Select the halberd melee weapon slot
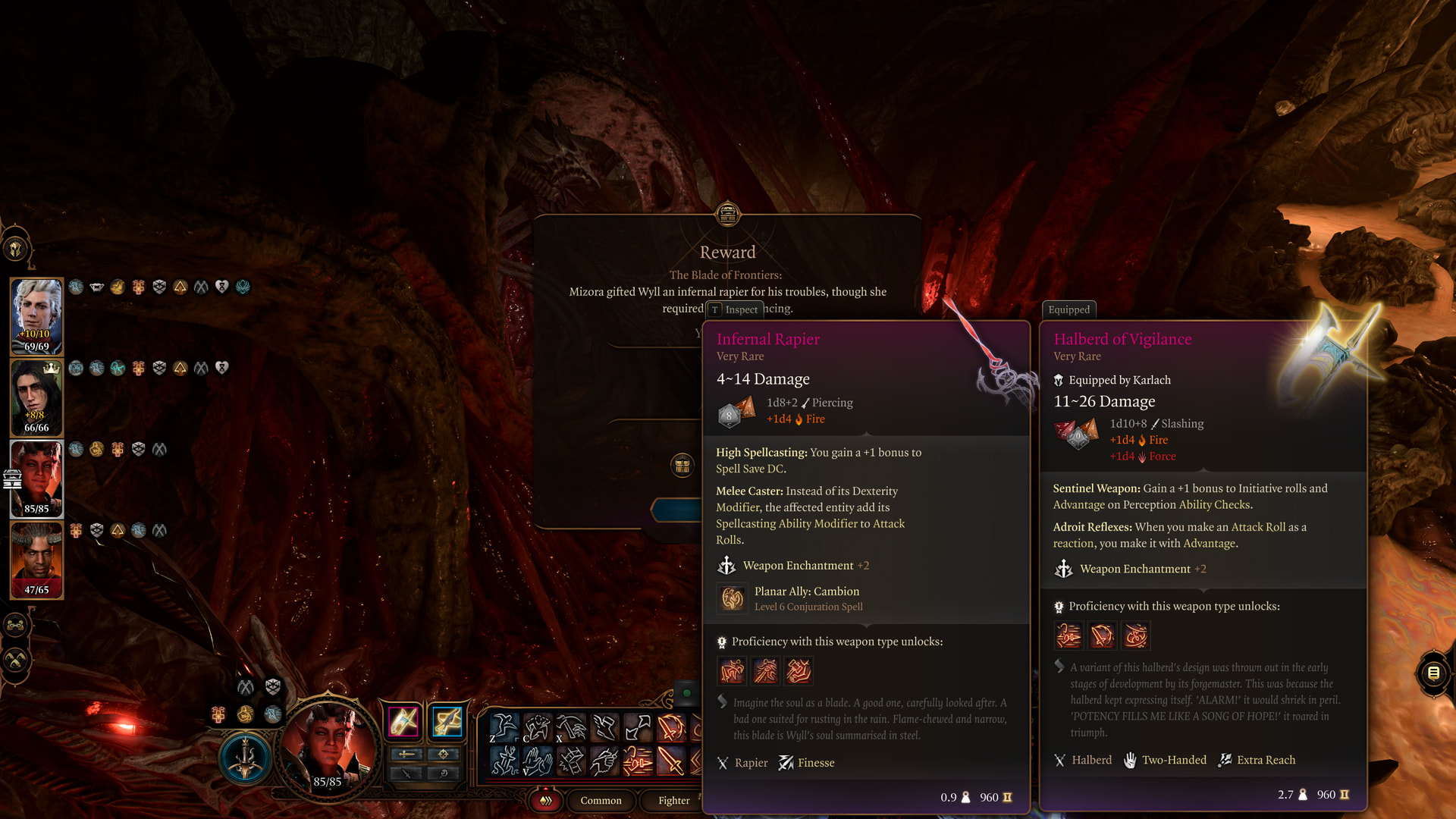This screenshot has width=1456, height=819. coord(403,721)
